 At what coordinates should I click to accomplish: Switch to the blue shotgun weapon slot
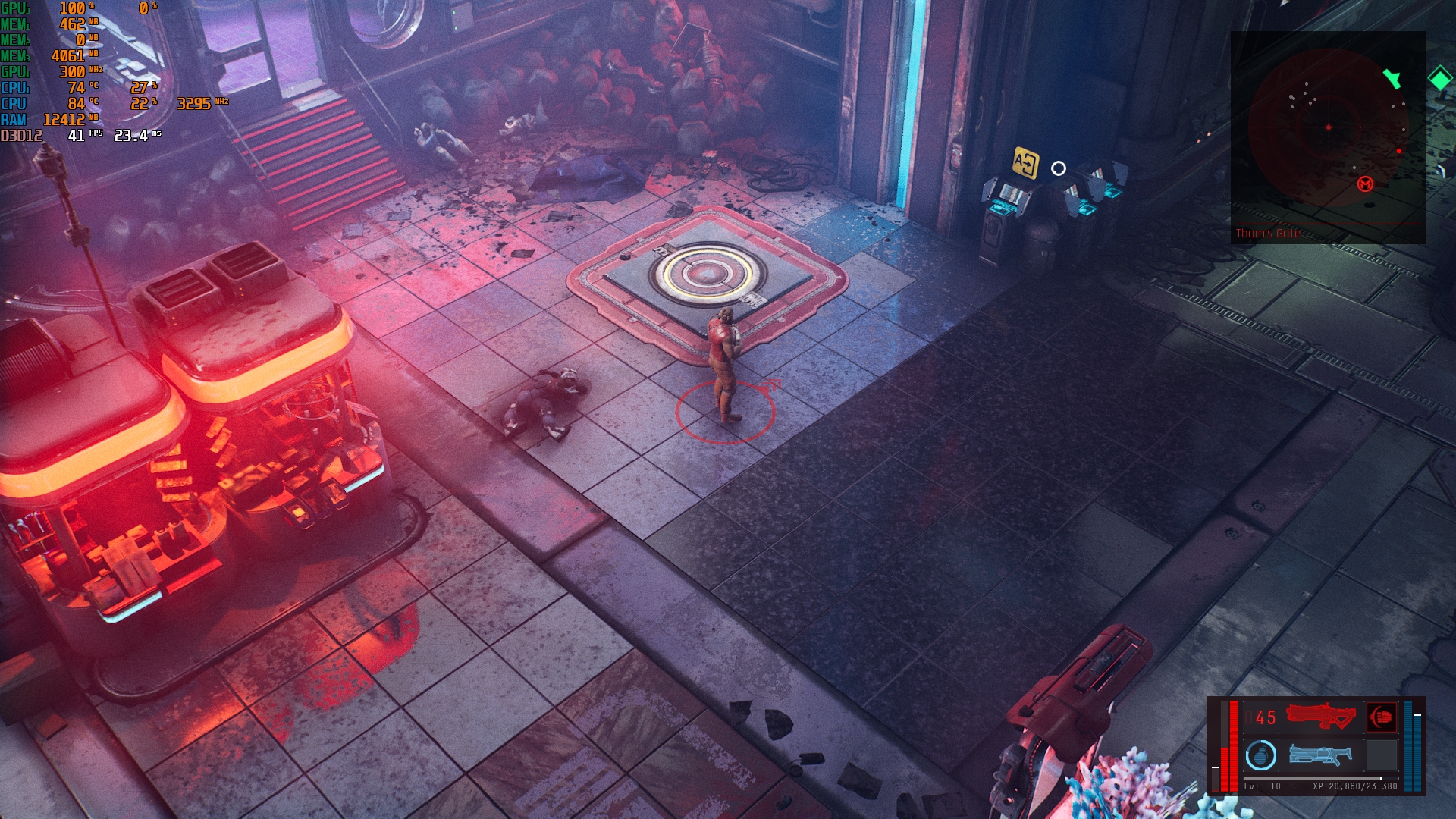pos(1320,755)
